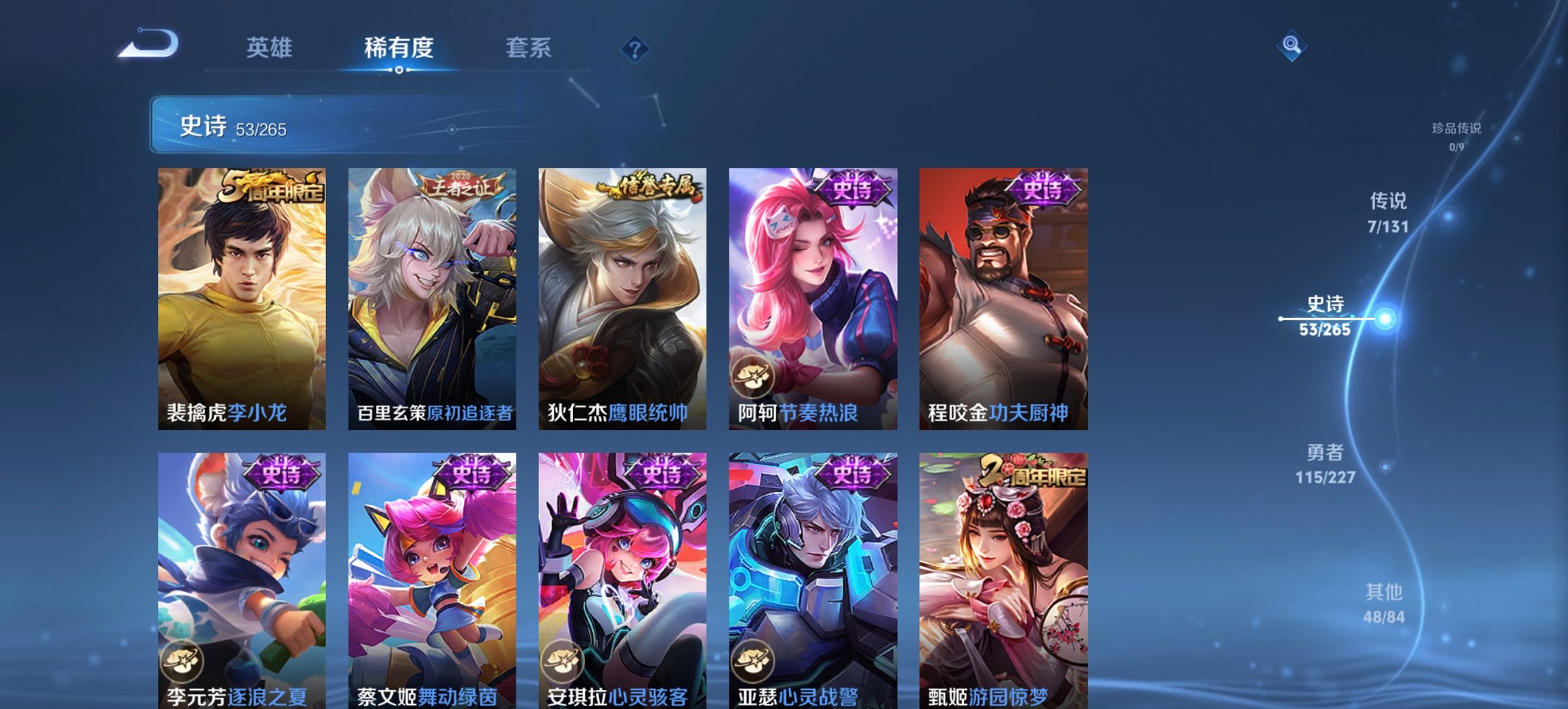The height and width of the screenshot is (709, 1568).
Task: Click the back arrow icon top-left
Action: (150, 44)
